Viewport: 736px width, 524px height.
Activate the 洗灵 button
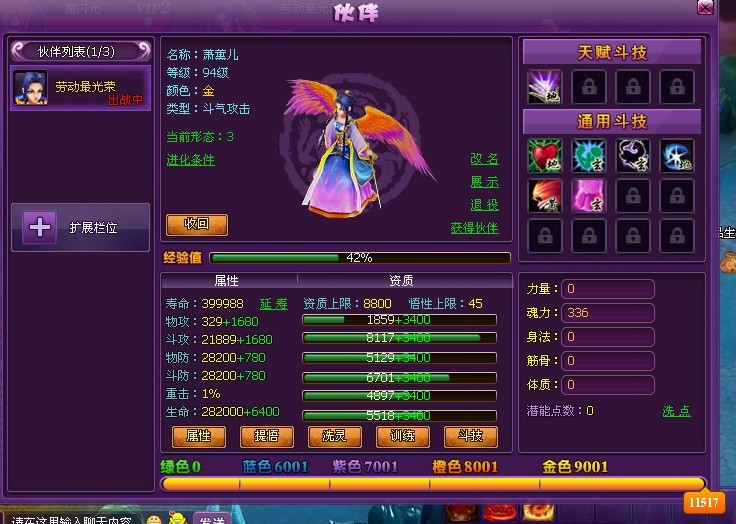tap(334, 436)
